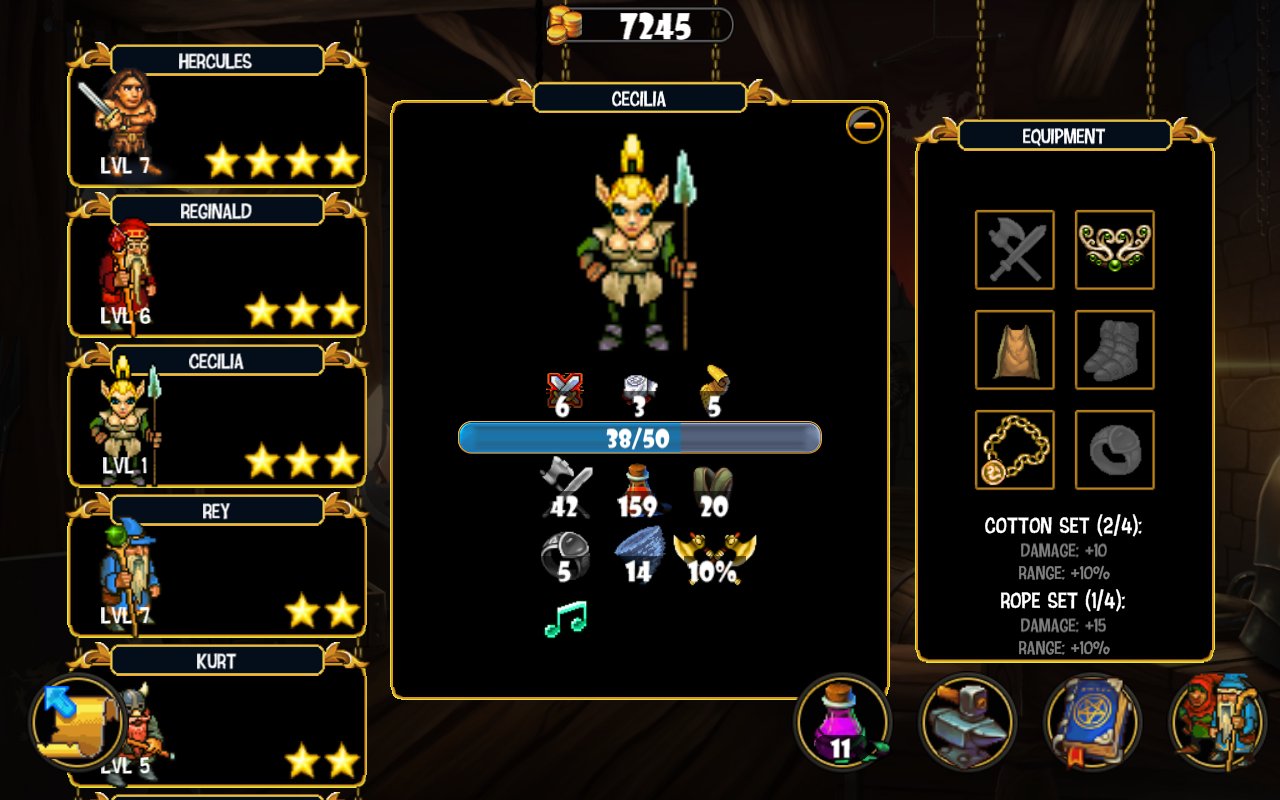Image resolution: width=1280 pixels, height=800 pixels.
Task: Choose the grey ring equipment slot
Action: click(x=1114, y=450)
